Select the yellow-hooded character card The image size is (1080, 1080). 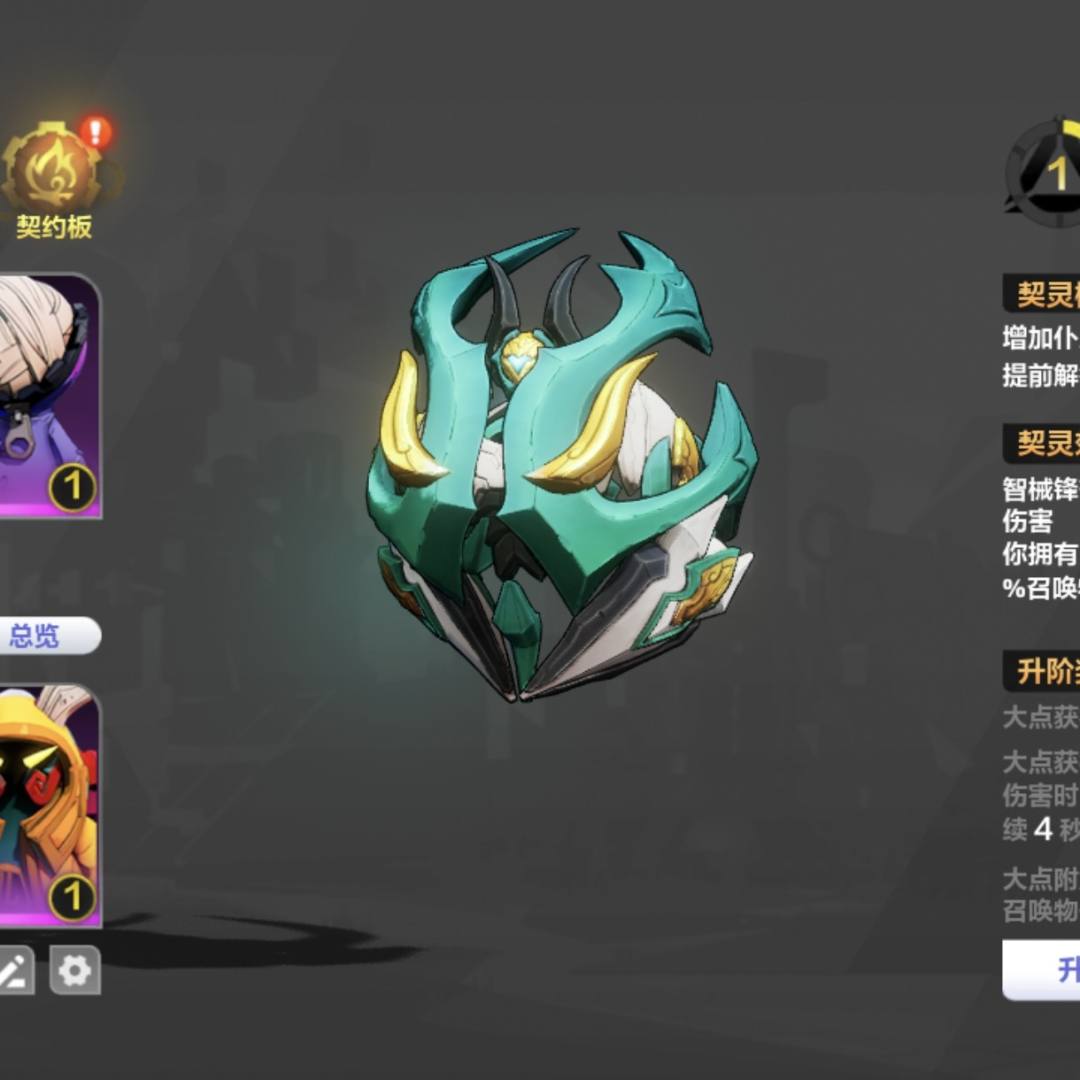(x=48, y=805)
